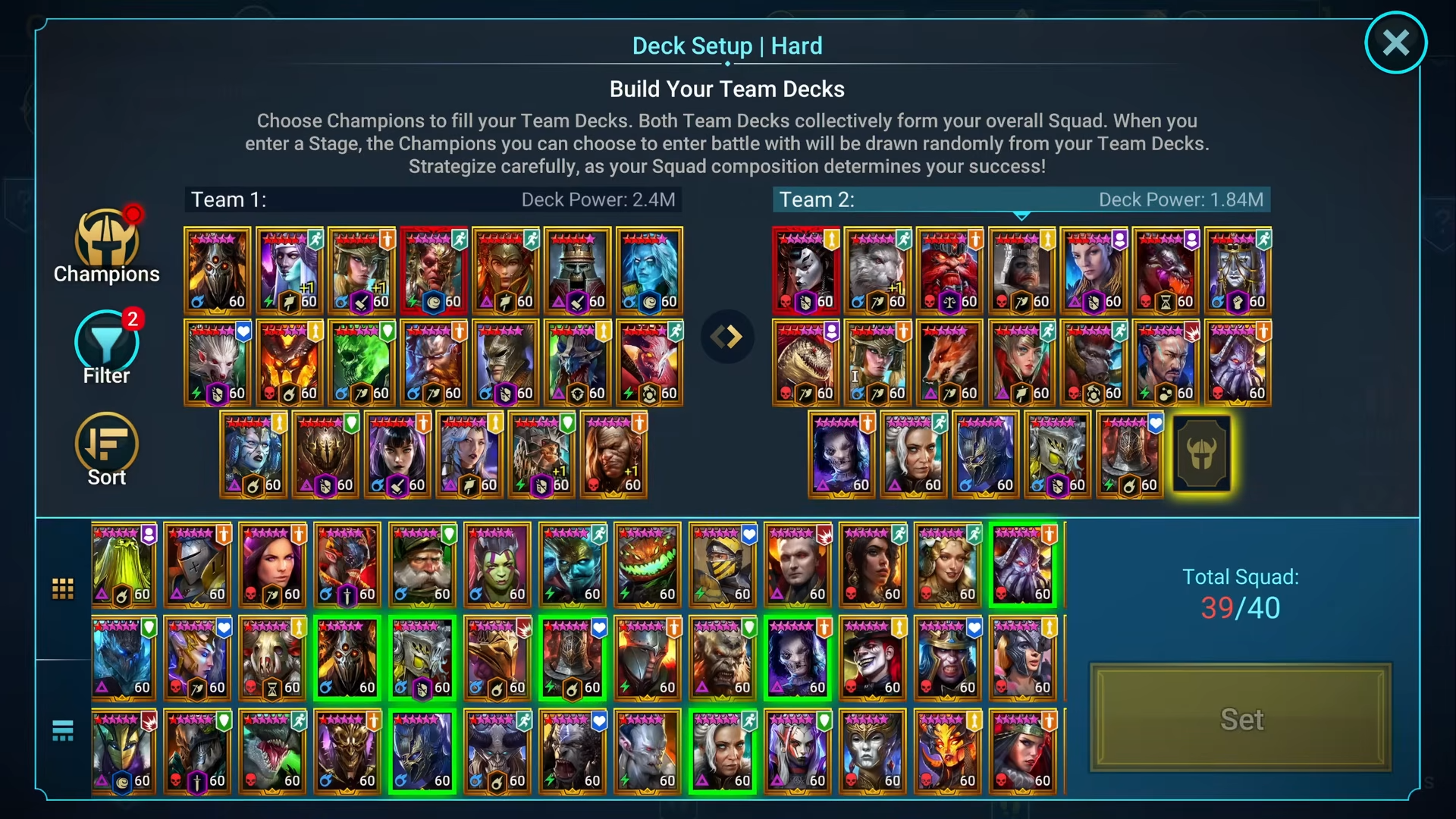Close the Deck Setup window

click(1395, 42)
